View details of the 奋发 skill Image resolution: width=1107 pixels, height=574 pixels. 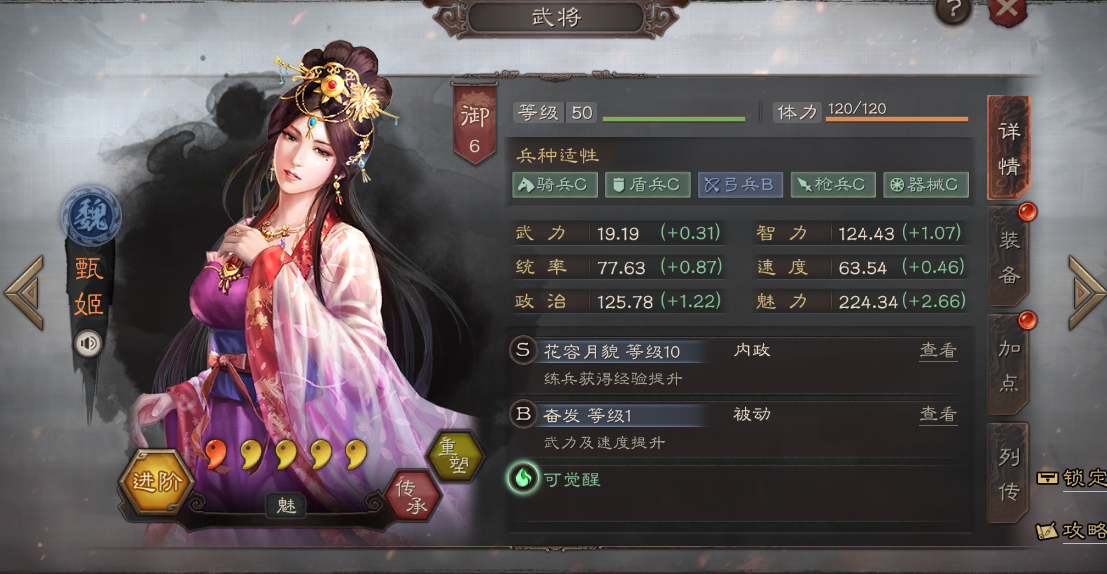pos(938,414)
